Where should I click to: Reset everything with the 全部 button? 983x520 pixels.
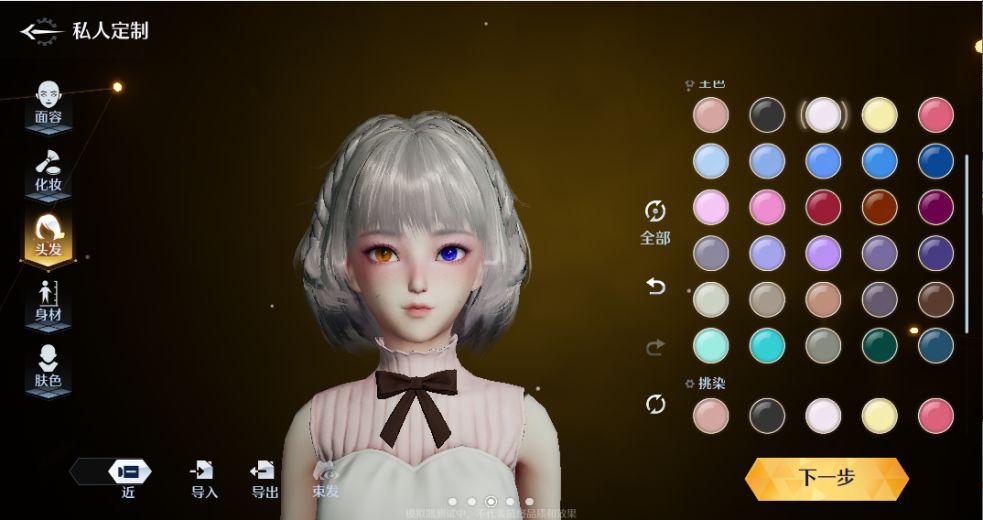pyautogui.click(x=655, y=221)
